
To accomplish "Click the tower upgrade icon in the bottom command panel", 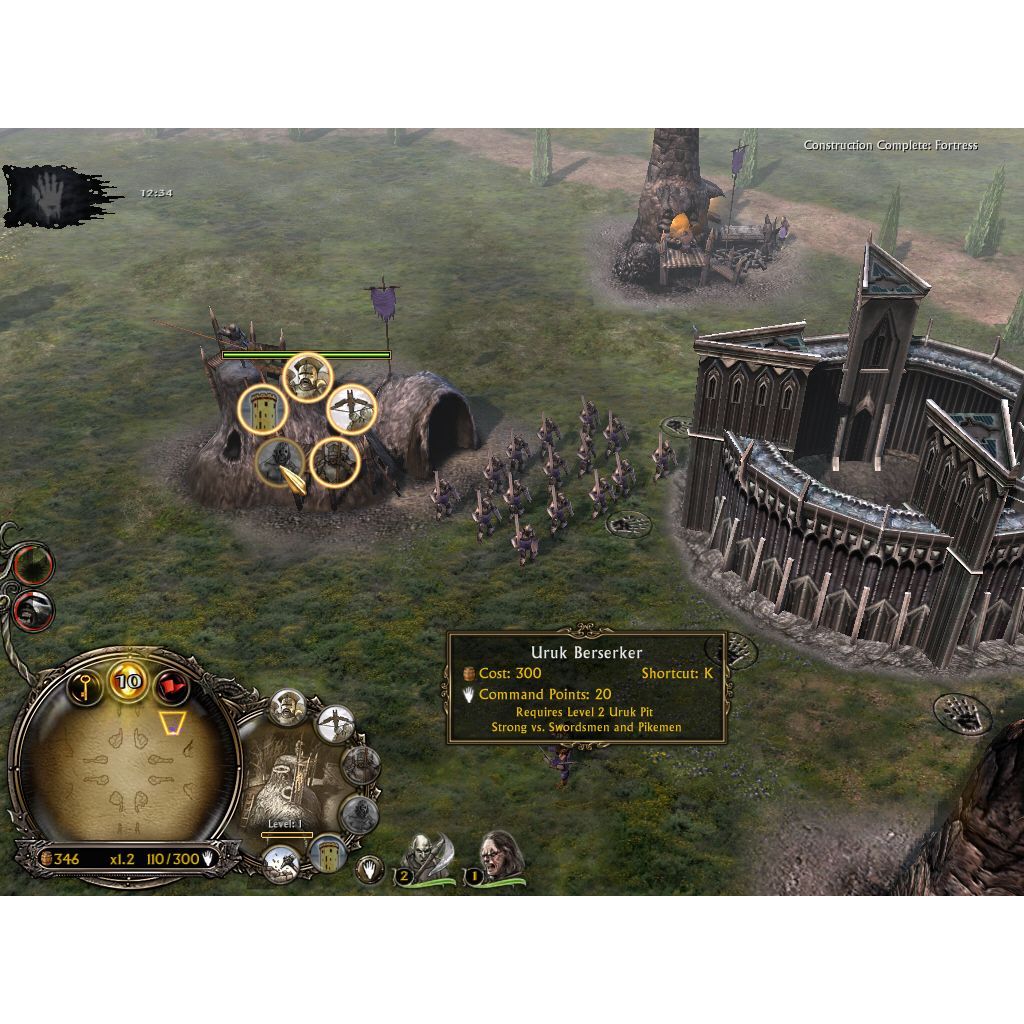I will [x=327, y=853].
